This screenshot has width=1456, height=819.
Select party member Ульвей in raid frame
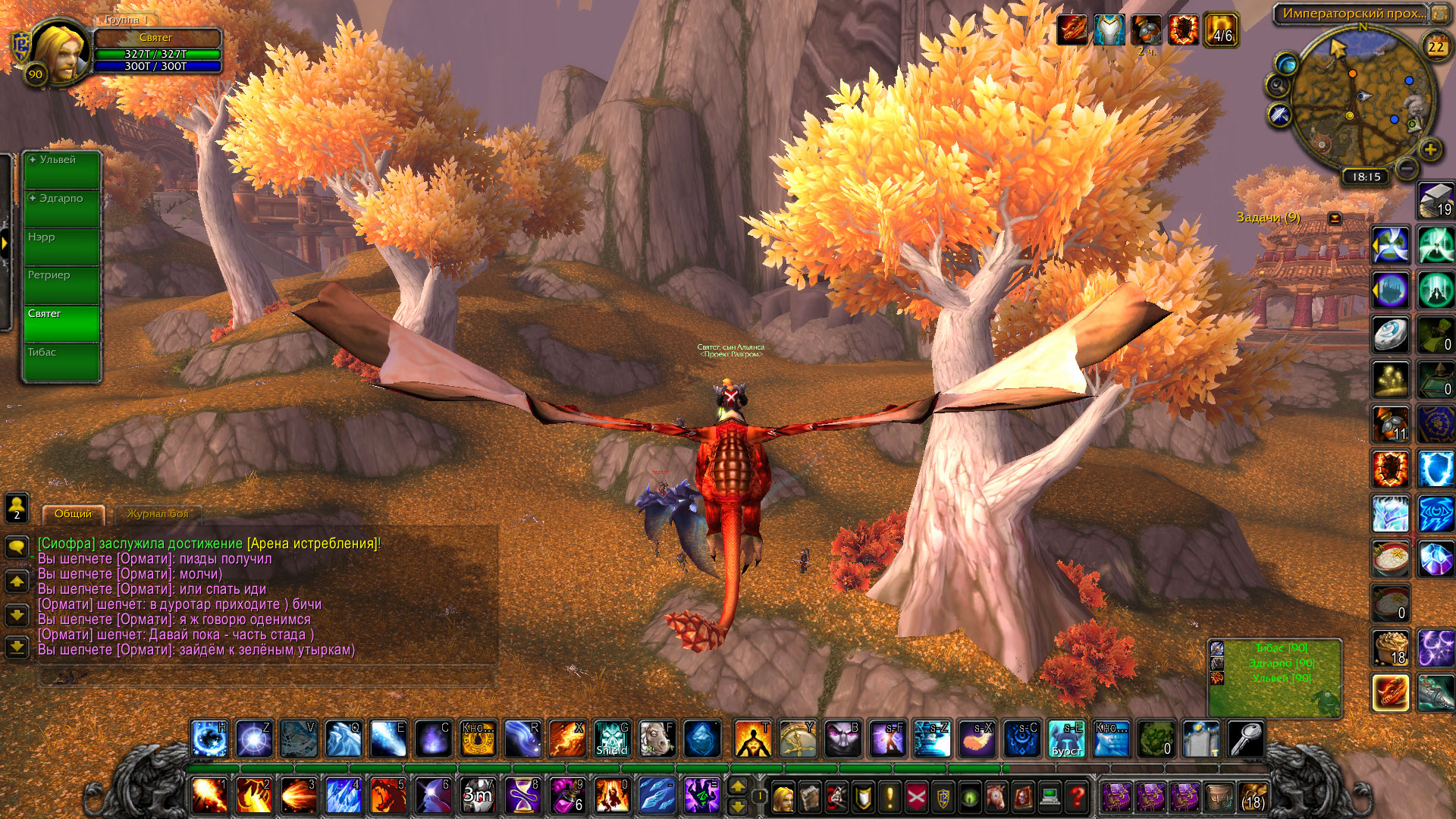click(x=61, y=170)
